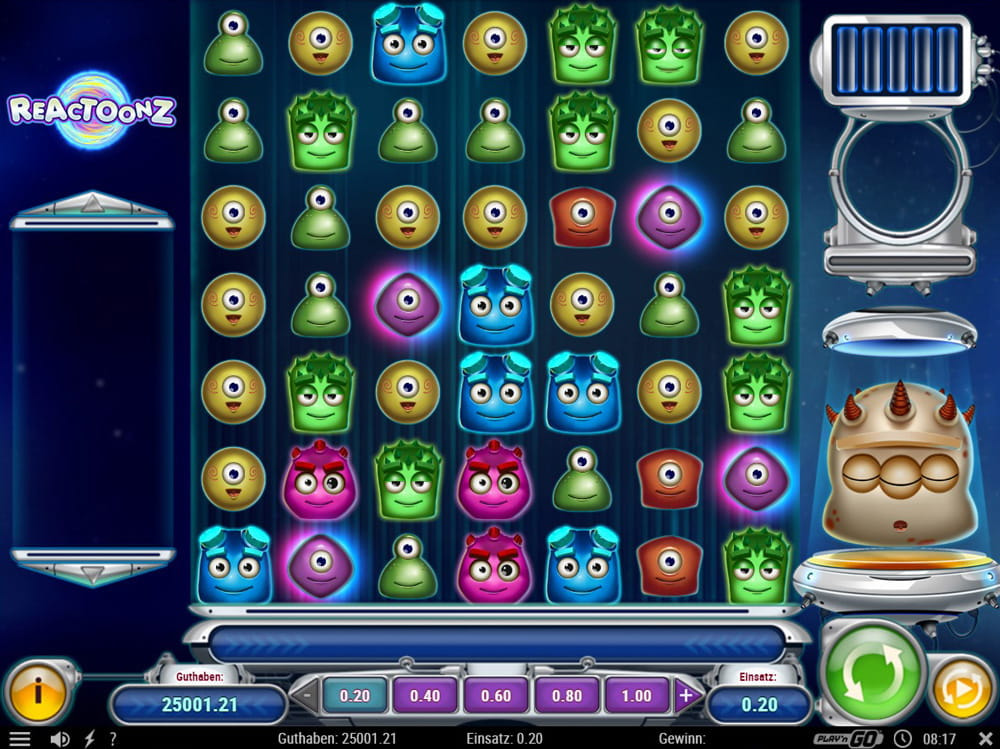The height and width of the screenshot is (749, 1000).
Task: Pick the 0.80 bet option
Action: (x=565, y=696)
